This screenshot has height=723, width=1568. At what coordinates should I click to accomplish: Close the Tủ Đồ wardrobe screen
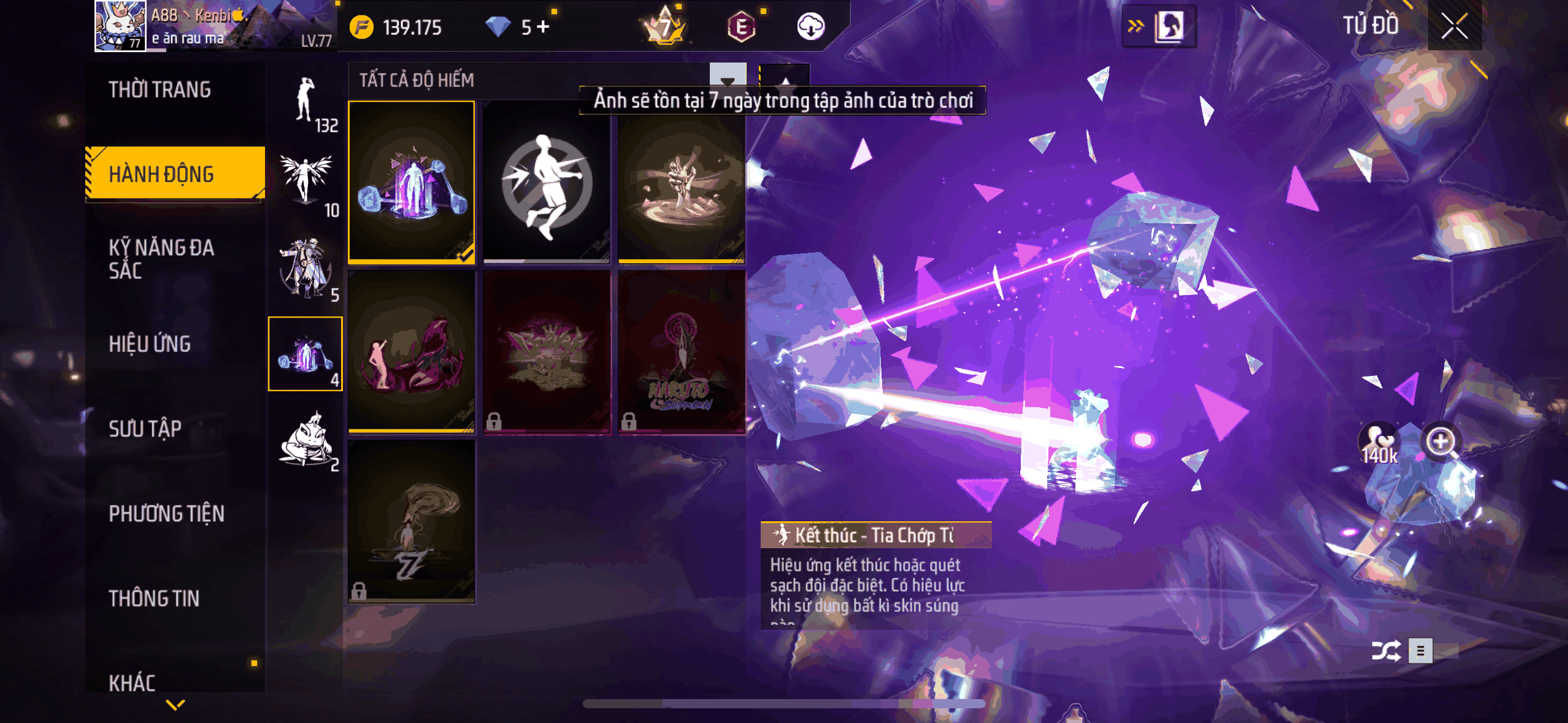[x=1454, y=26]
